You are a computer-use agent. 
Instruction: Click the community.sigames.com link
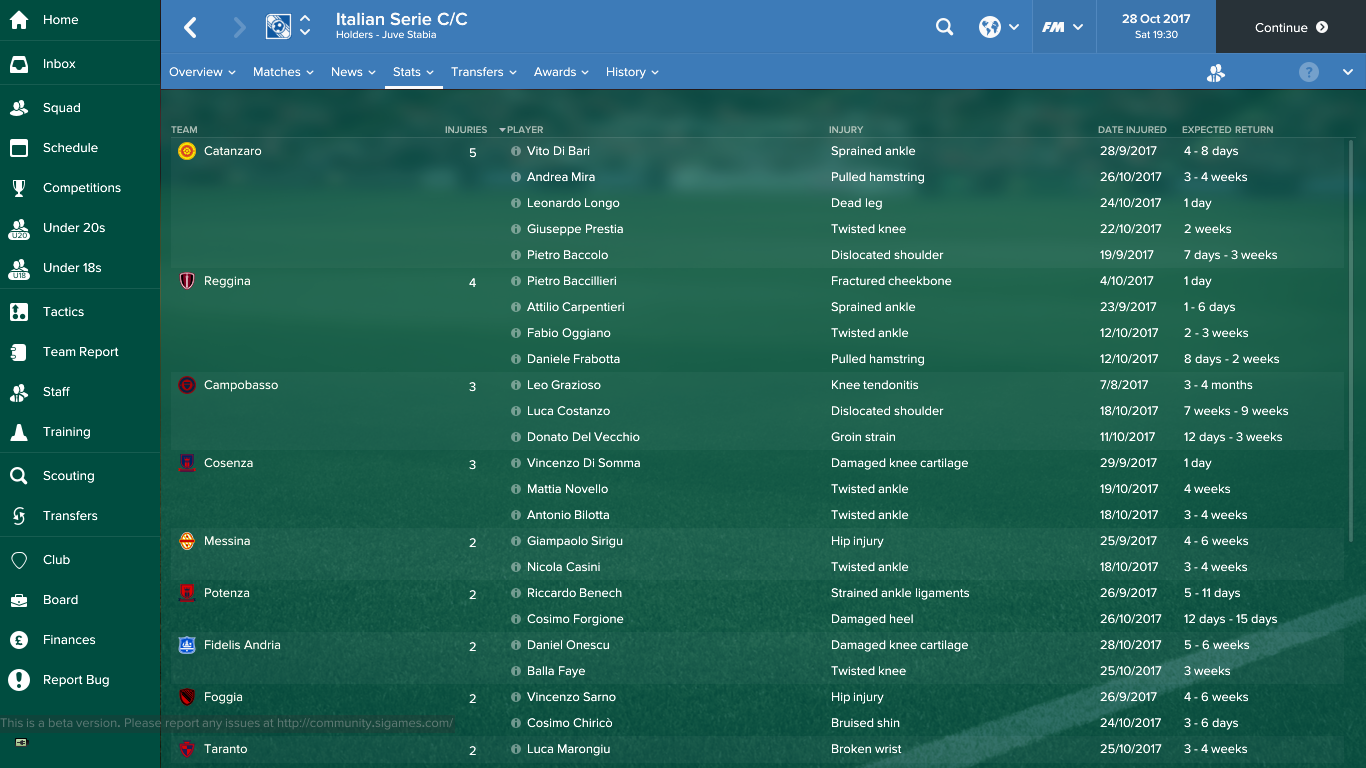[x=367, y=722]
